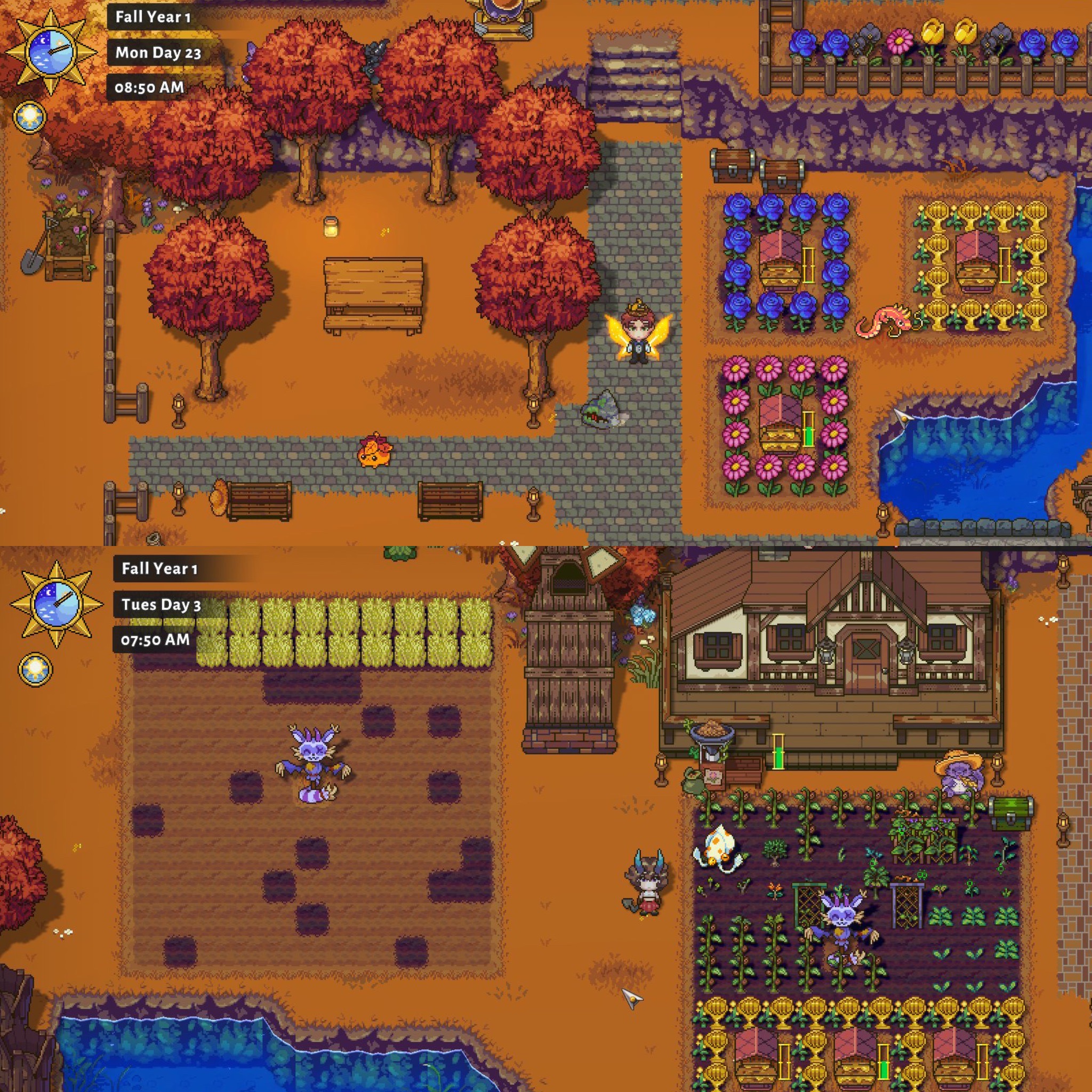Switch to the 08:50 AM time display
Viewport: 1092px width, 1092px height.
(x=150, y=87)
